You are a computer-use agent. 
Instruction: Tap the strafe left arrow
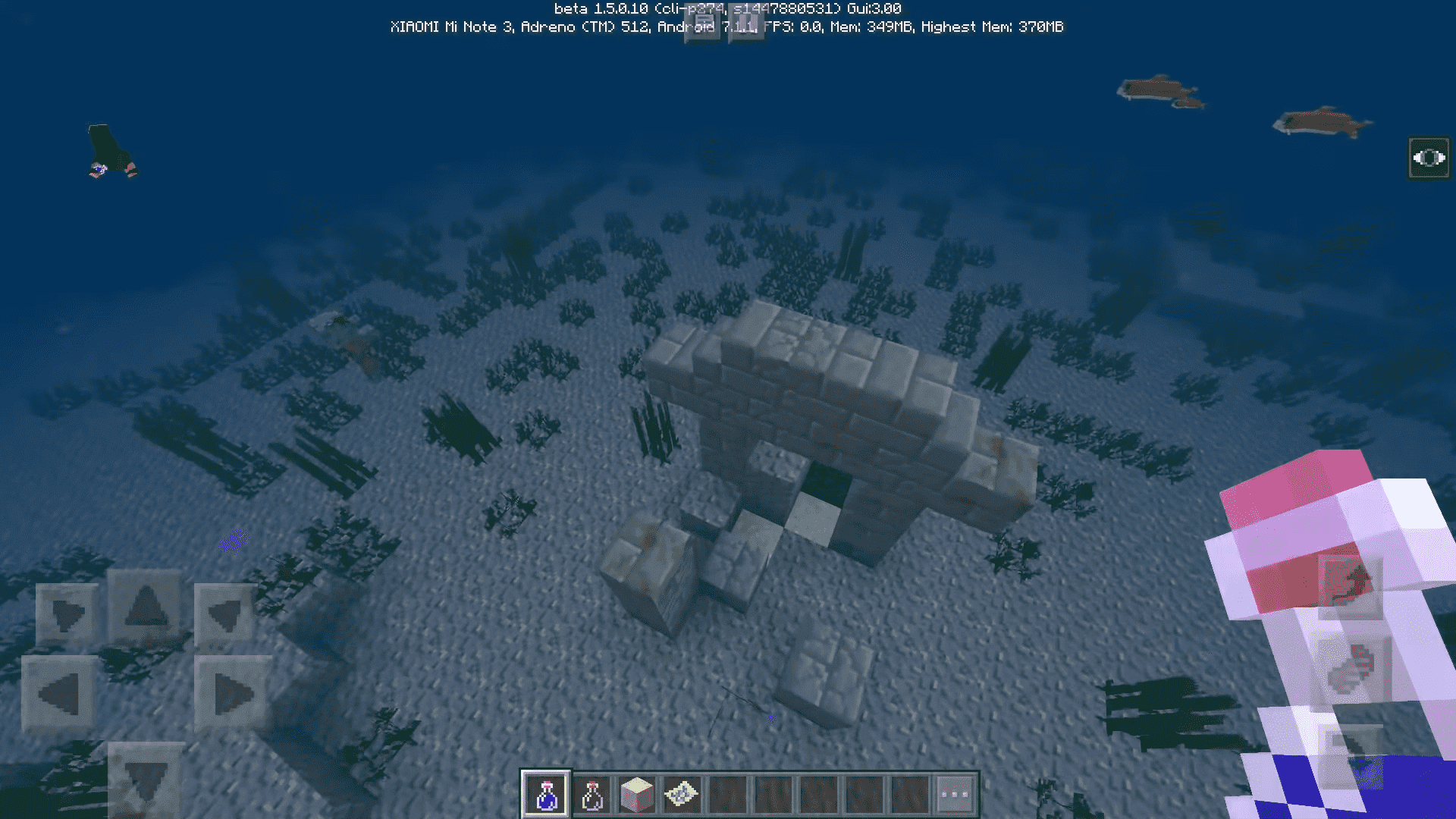tap(59, 693)
